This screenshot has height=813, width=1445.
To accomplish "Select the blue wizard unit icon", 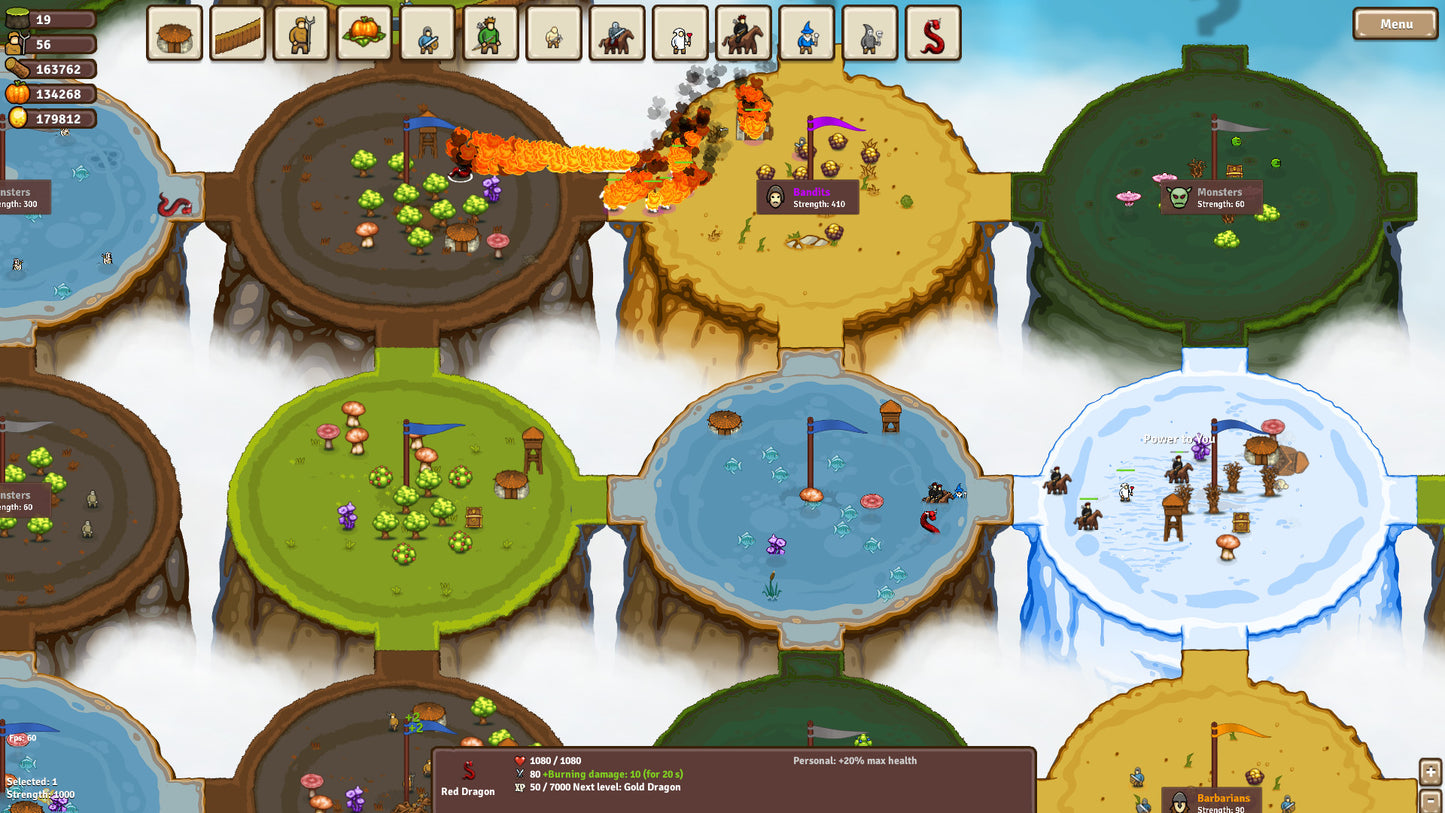I will (x=808, y=33).
